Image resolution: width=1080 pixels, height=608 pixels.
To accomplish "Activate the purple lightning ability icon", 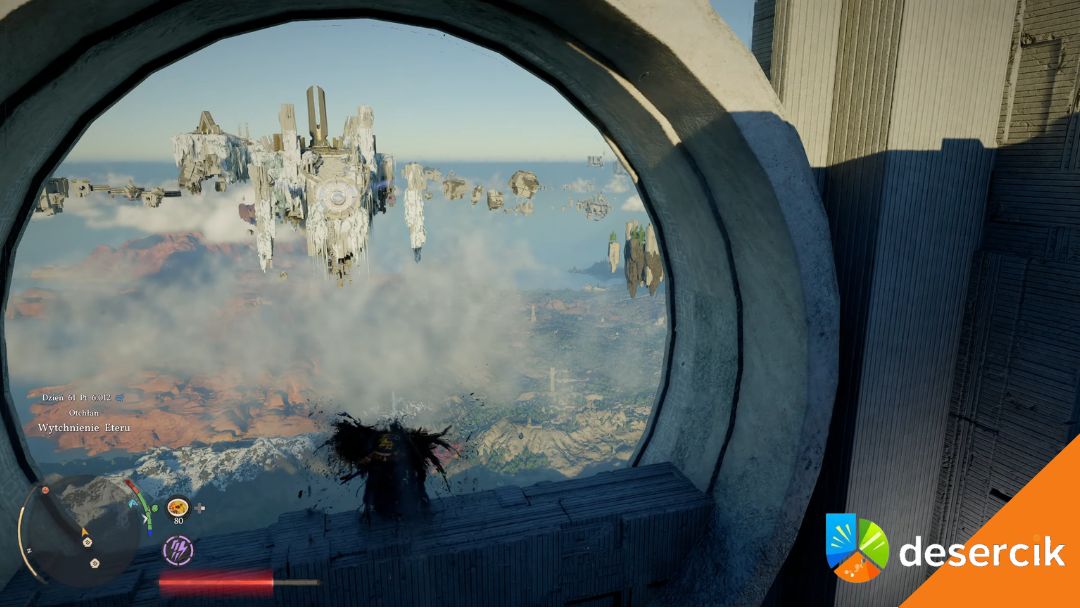I will [178, 548].
